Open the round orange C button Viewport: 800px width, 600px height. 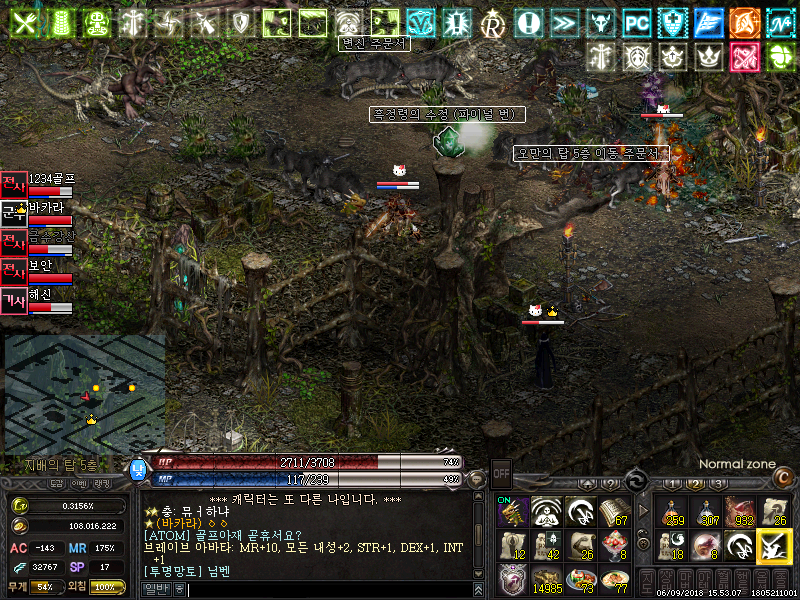pos(782,478)
